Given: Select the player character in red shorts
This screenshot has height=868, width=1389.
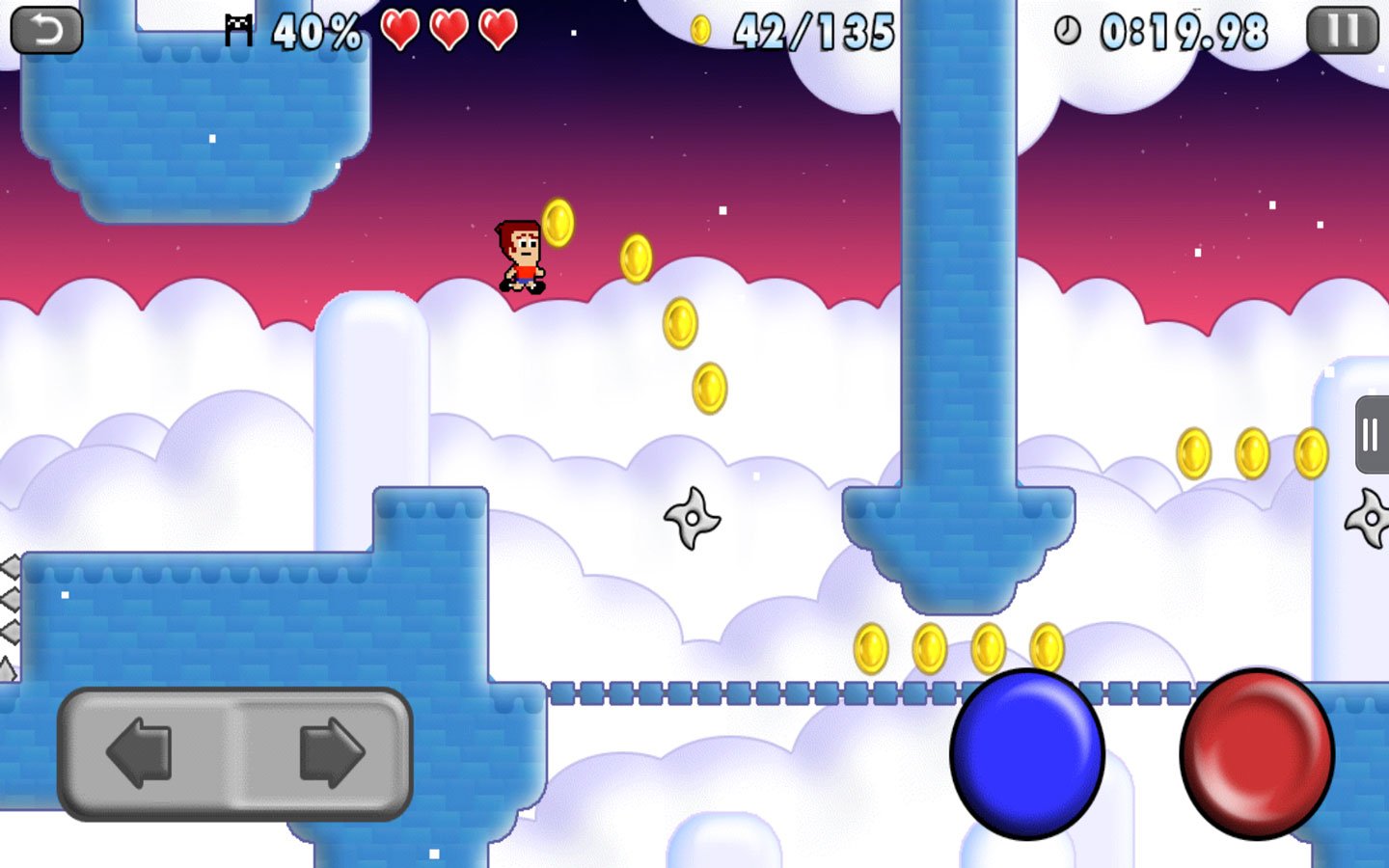Looking at the screenshot, I should pos(519,254).
